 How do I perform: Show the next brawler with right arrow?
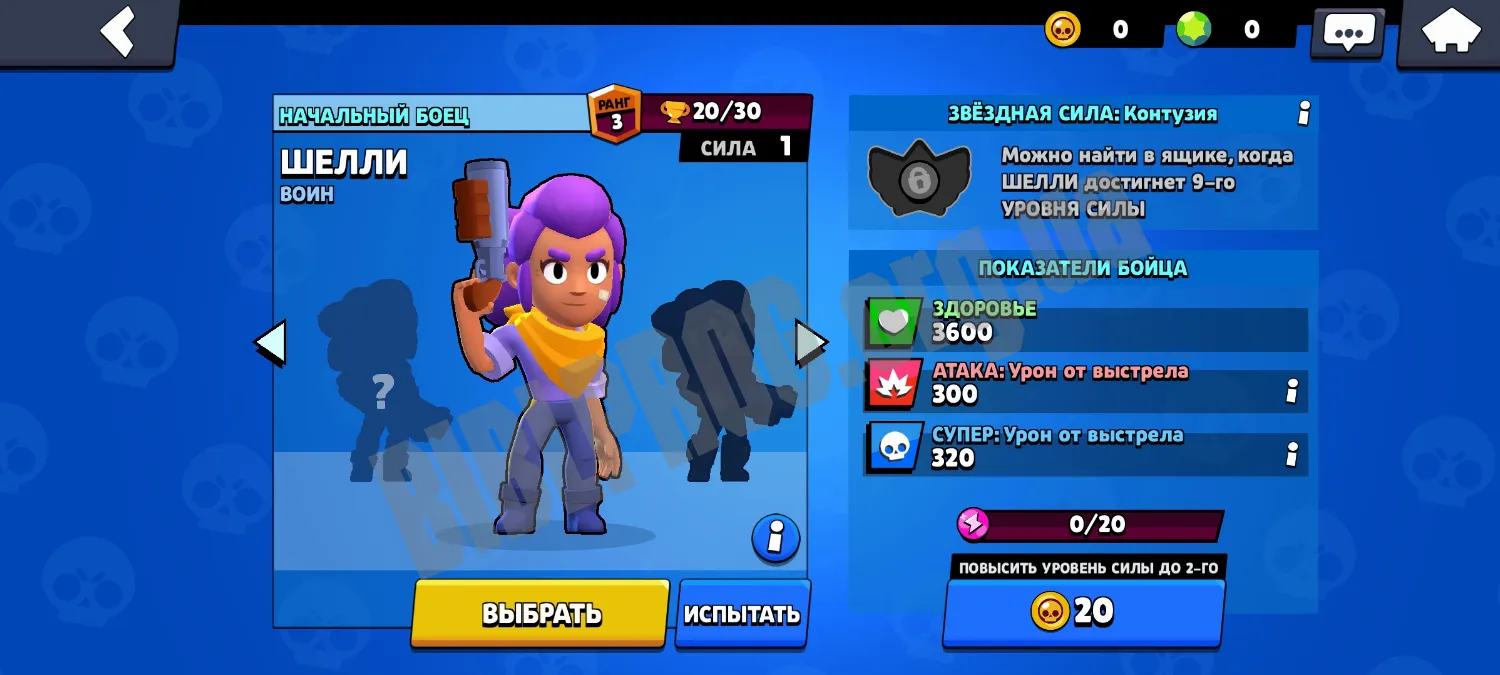(811, 342)
